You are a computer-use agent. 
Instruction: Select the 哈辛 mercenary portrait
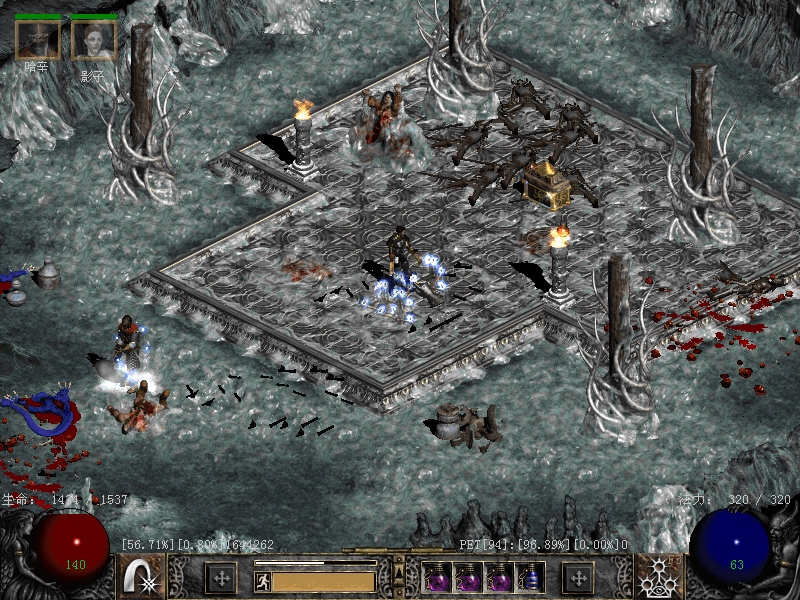coord(37,40)
